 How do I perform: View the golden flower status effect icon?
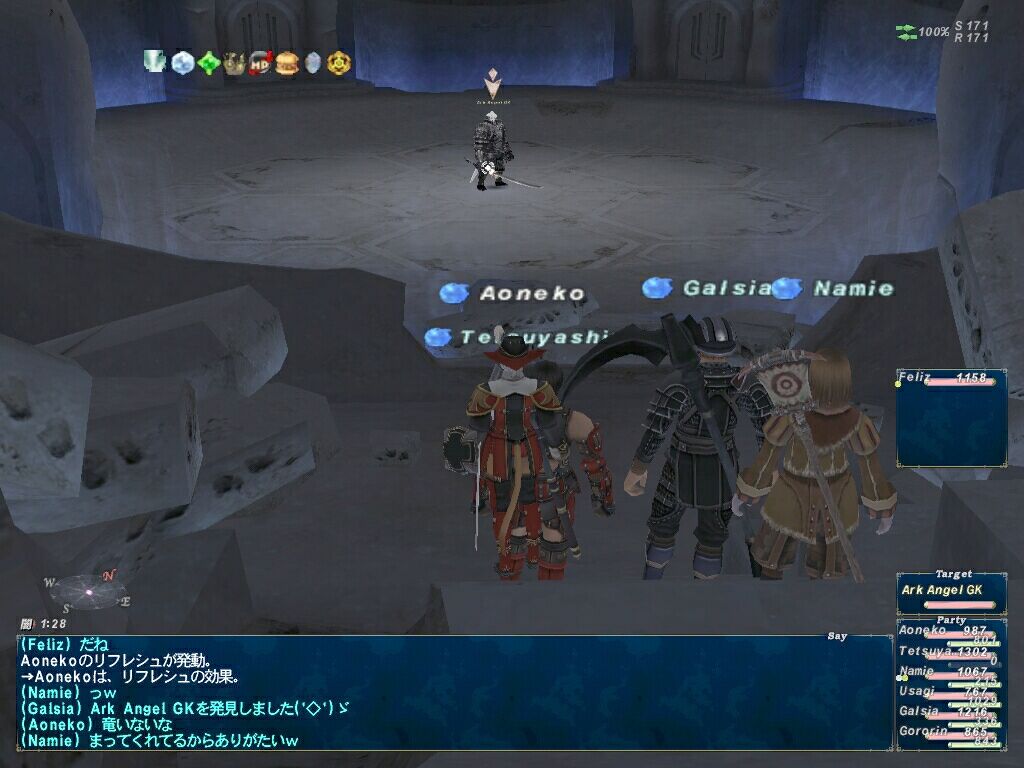coord(340,63)
